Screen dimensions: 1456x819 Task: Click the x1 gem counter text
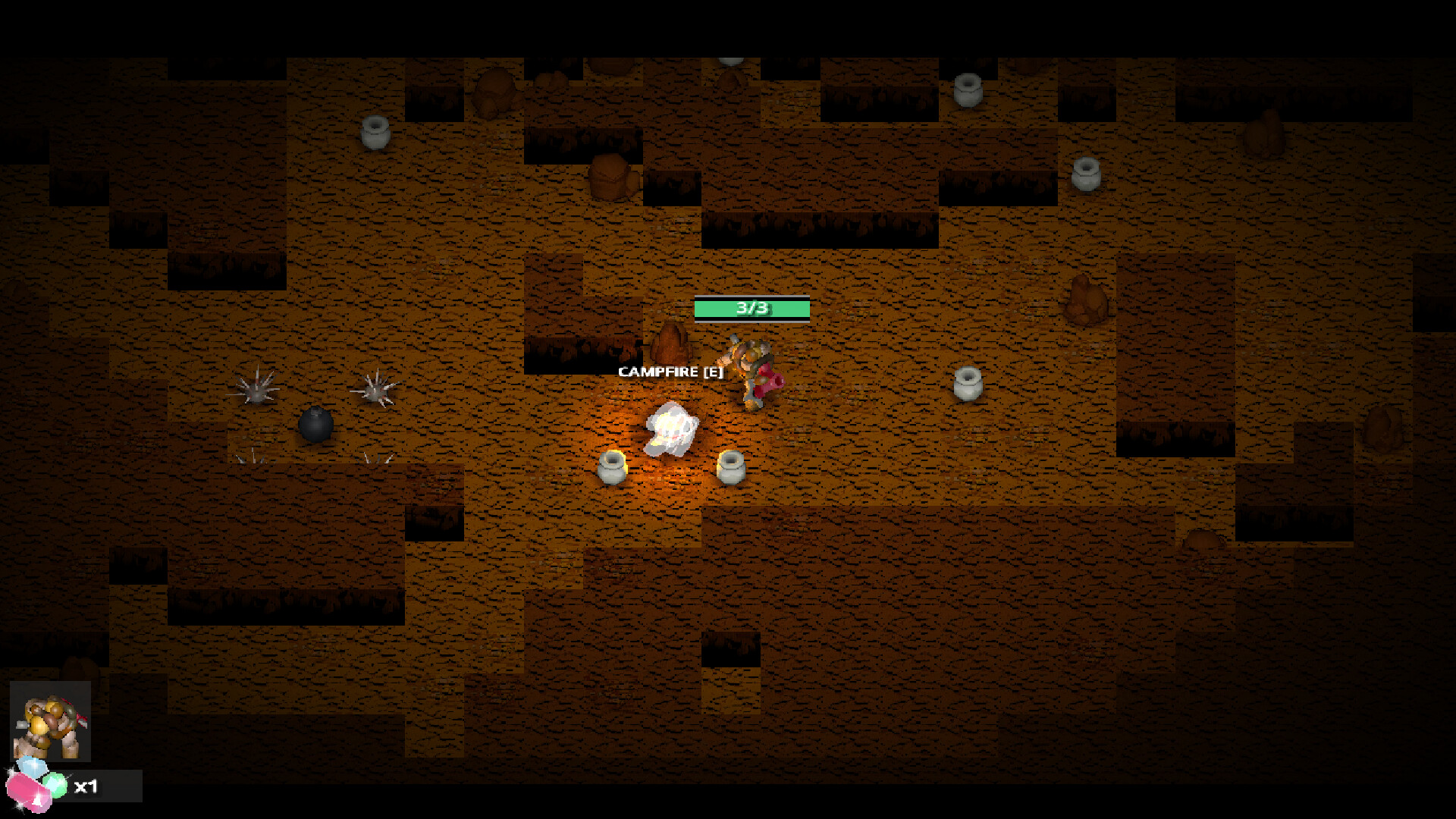coord(88,786)
